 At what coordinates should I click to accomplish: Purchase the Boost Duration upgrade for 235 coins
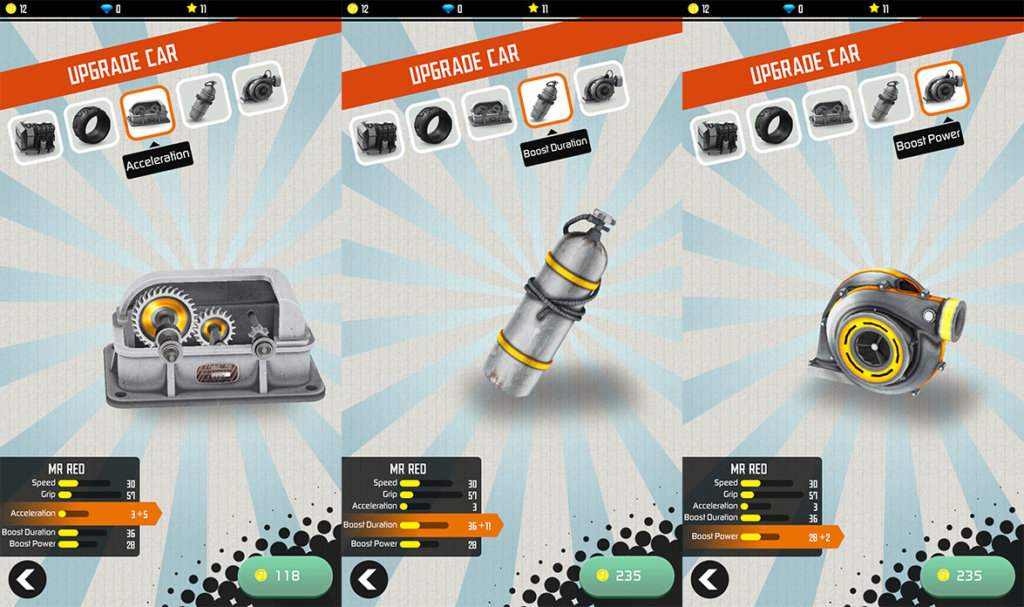pyautogui.click(x=627, y=576)
